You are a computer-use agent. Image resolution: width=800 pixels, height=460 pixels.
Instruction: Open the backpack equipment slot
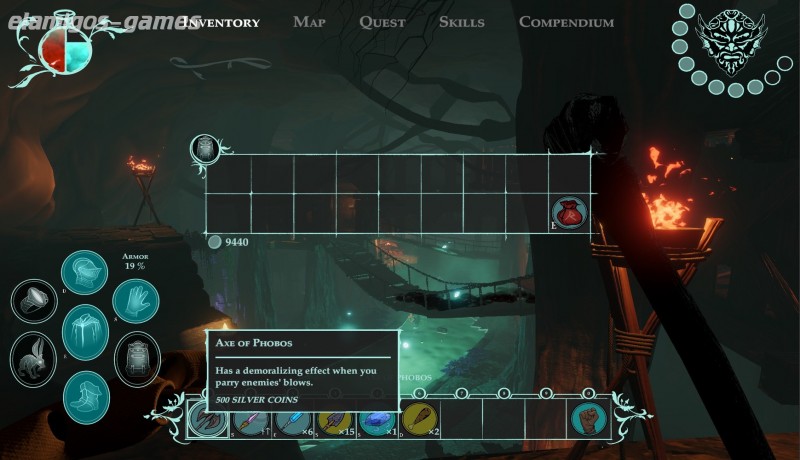tap(137, 360)
